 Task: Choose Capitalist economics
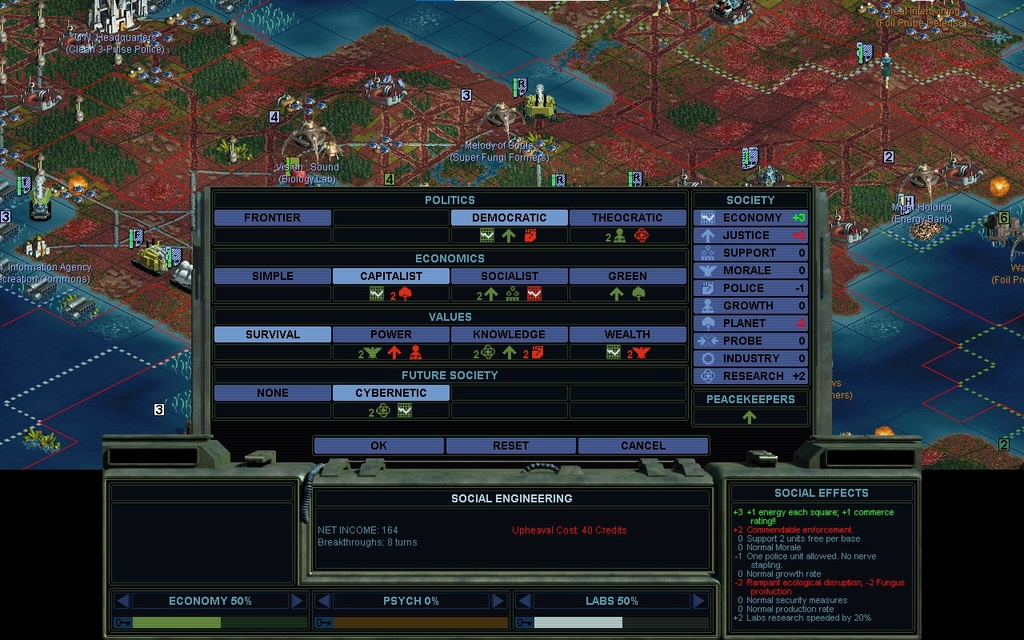tap(390, 276)
